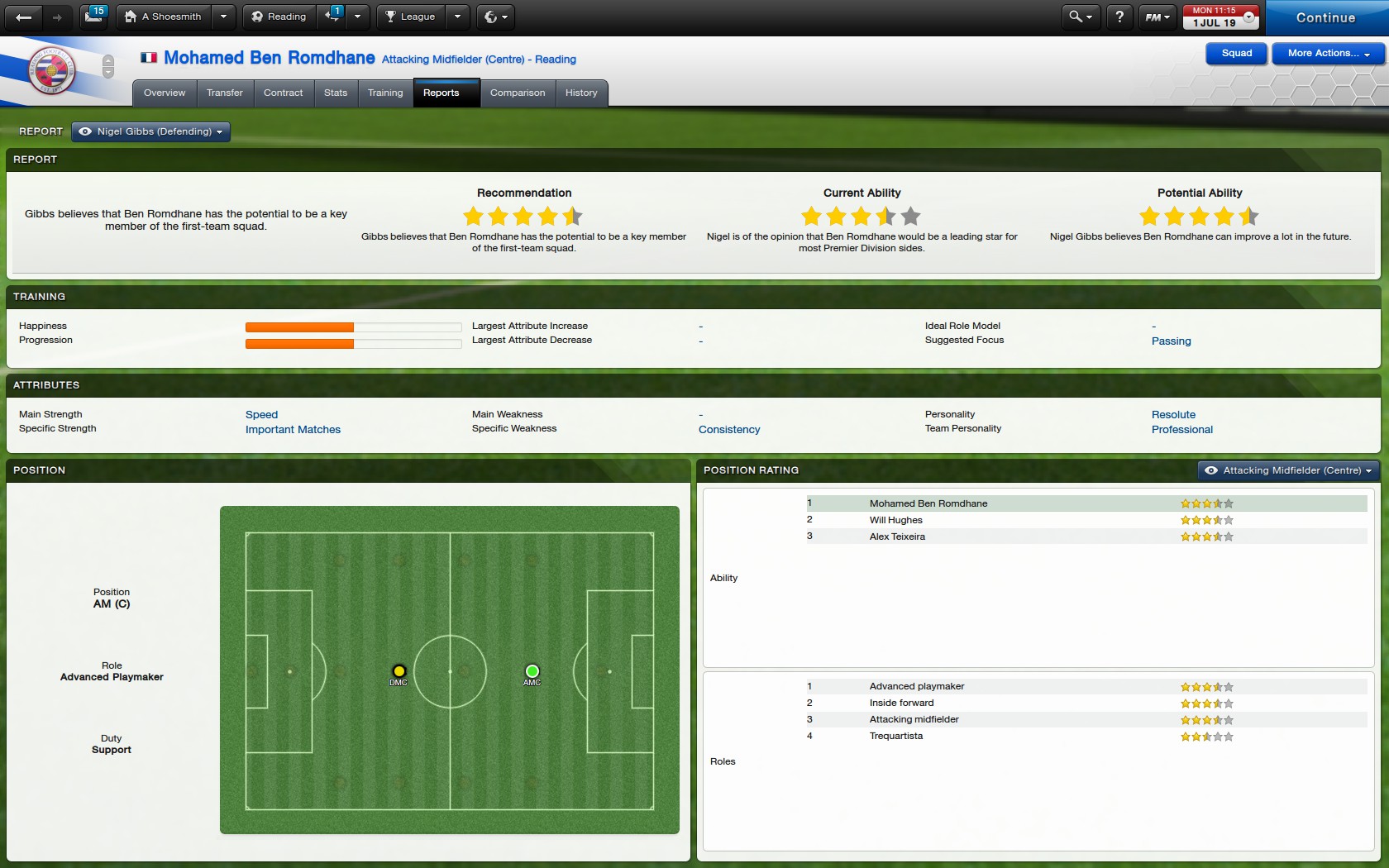Image resolution: width=1389 pixels, height=868 pixels.
Task: Change the Nigel Gibbs report selector
Action: point(151,131)
